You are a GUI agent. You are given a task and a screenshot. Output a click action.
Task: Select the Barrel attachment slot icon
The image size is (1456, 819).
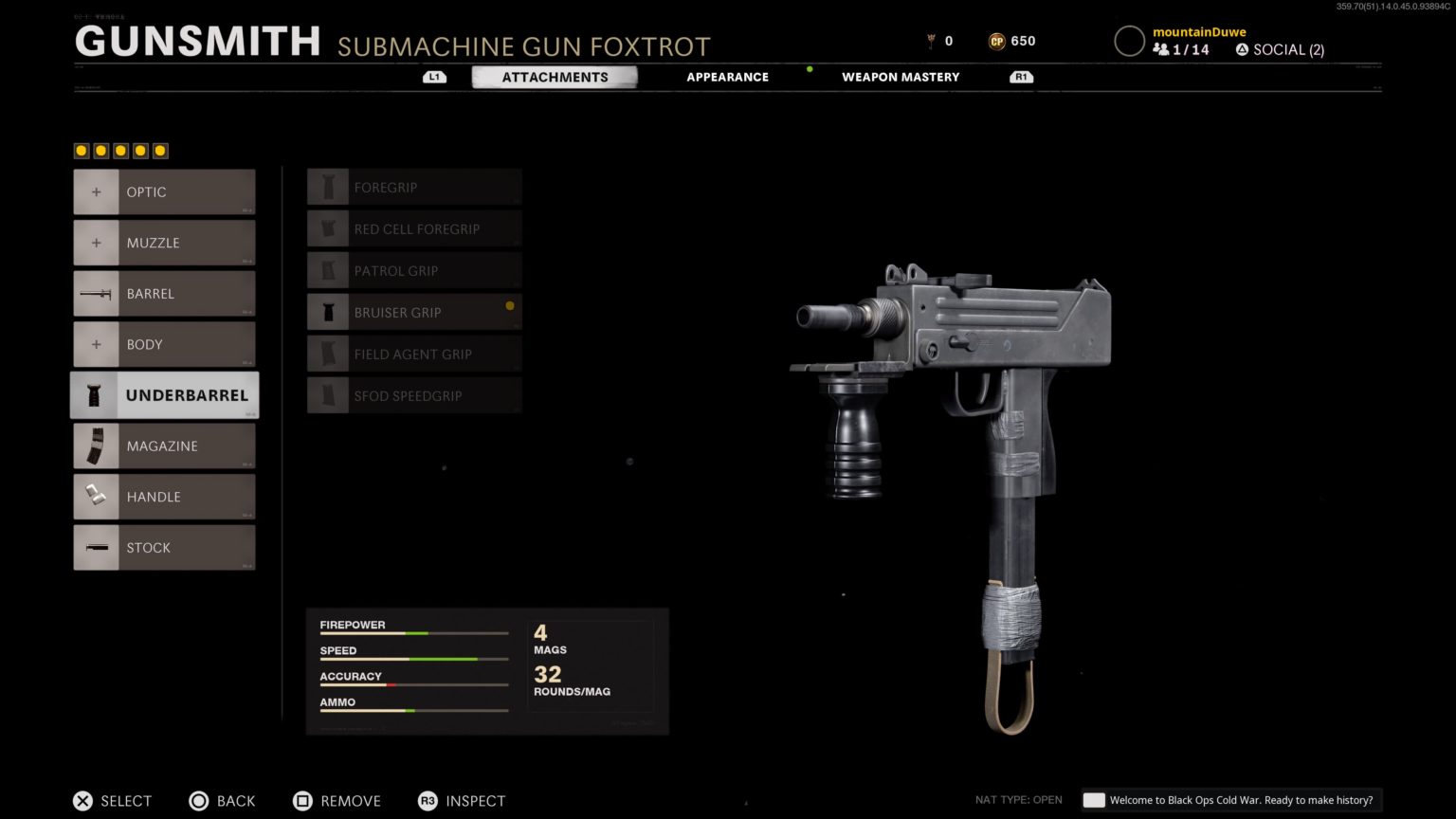tap(96, 293)
